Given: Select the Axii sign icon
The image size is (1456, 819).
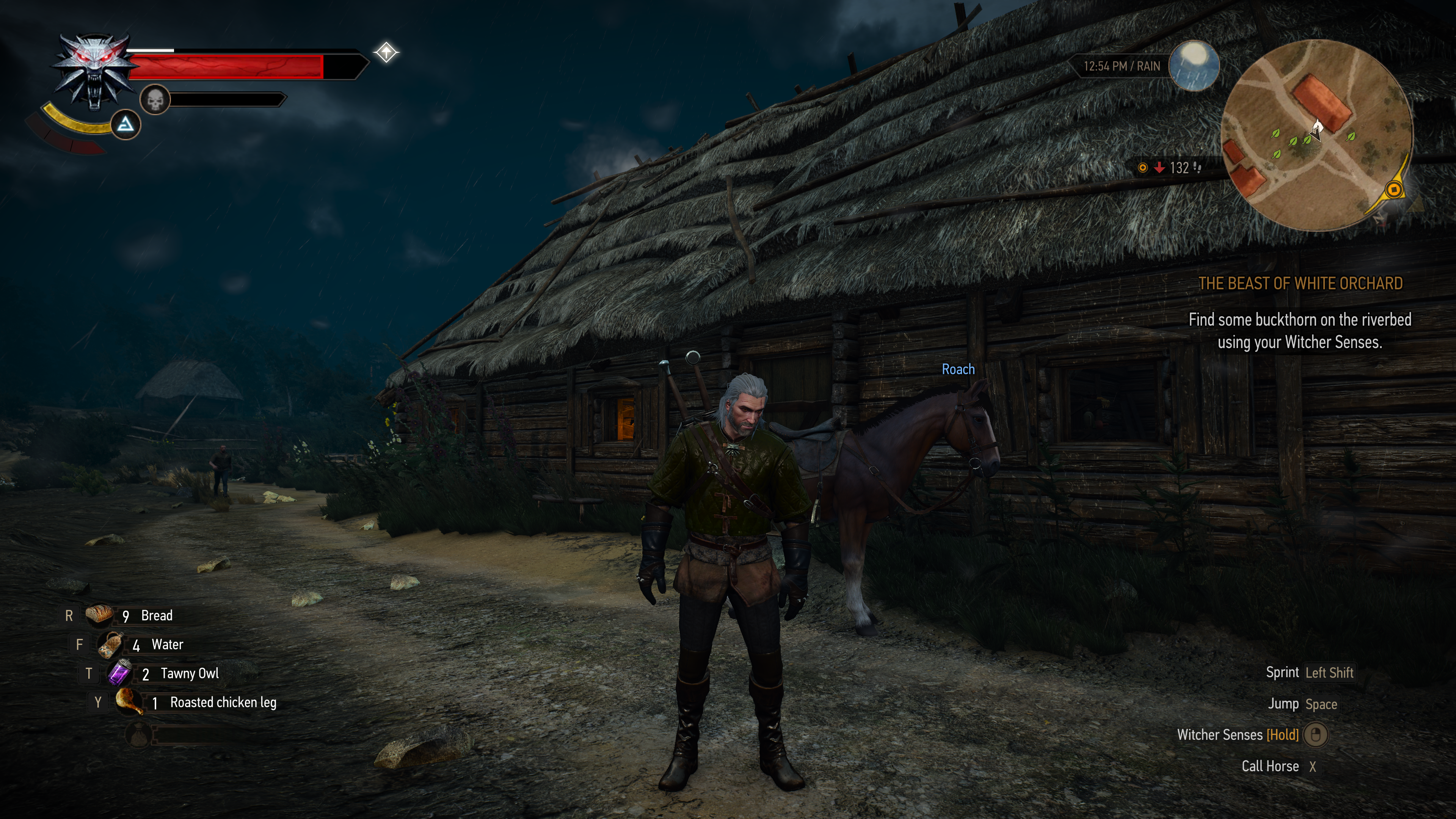Looking at the screenshot, I should [x=126, y=124].
